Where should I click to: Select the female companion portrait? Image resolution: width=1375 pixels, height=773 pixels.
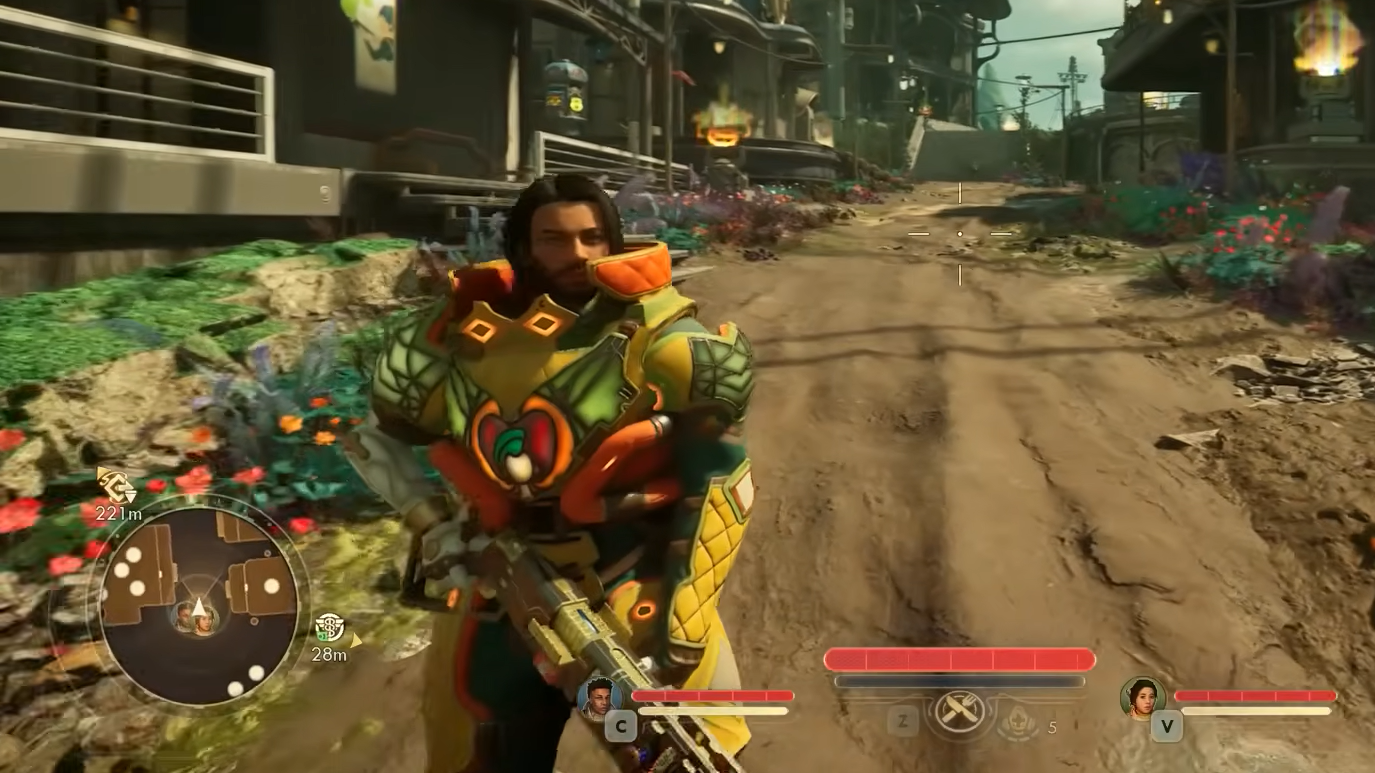[x=1143, y=697]
